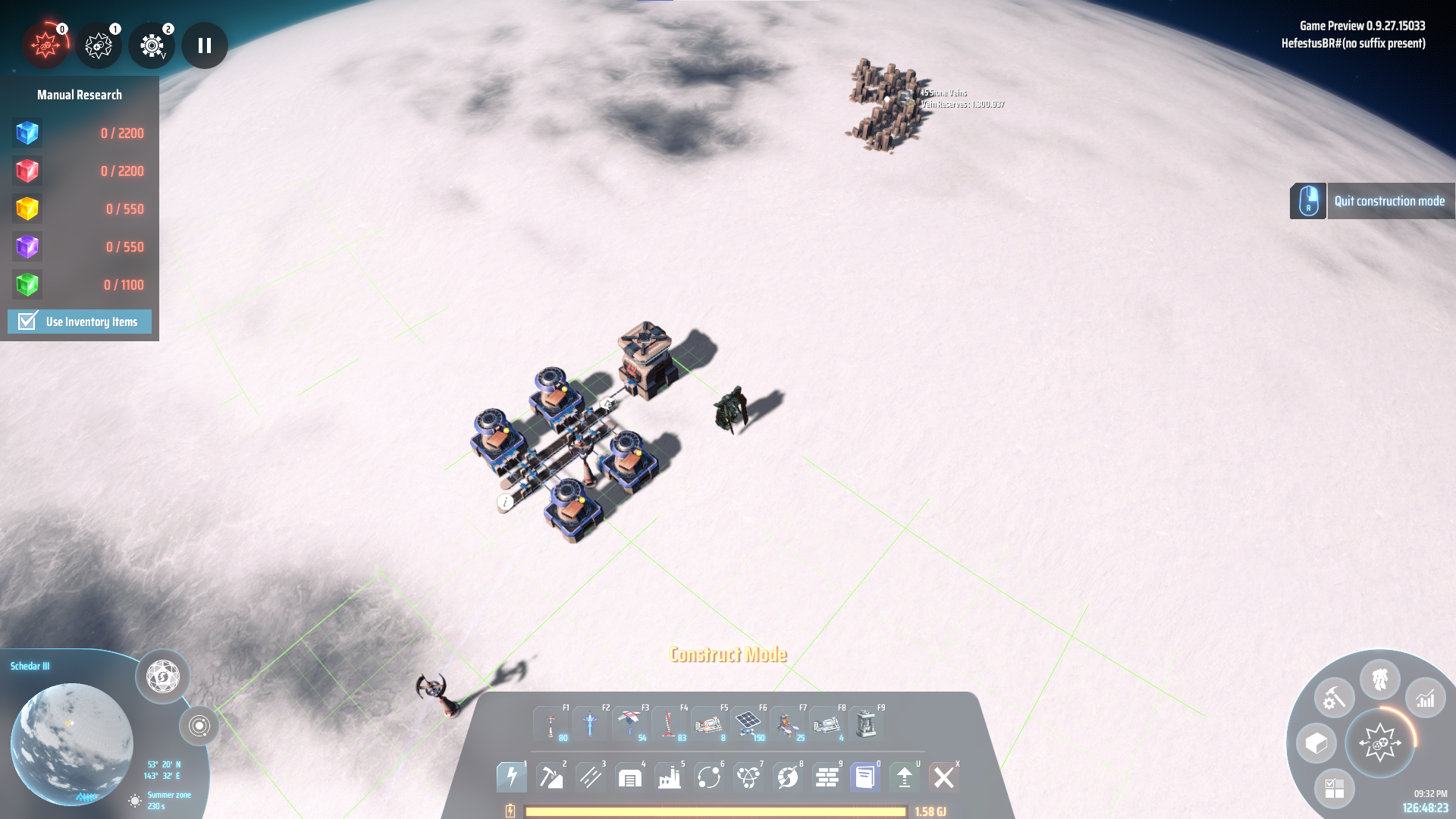This screenshot has height=819, width=1456.
Task: Open the statistics bar chart panel
Action: click(1426, 698)
